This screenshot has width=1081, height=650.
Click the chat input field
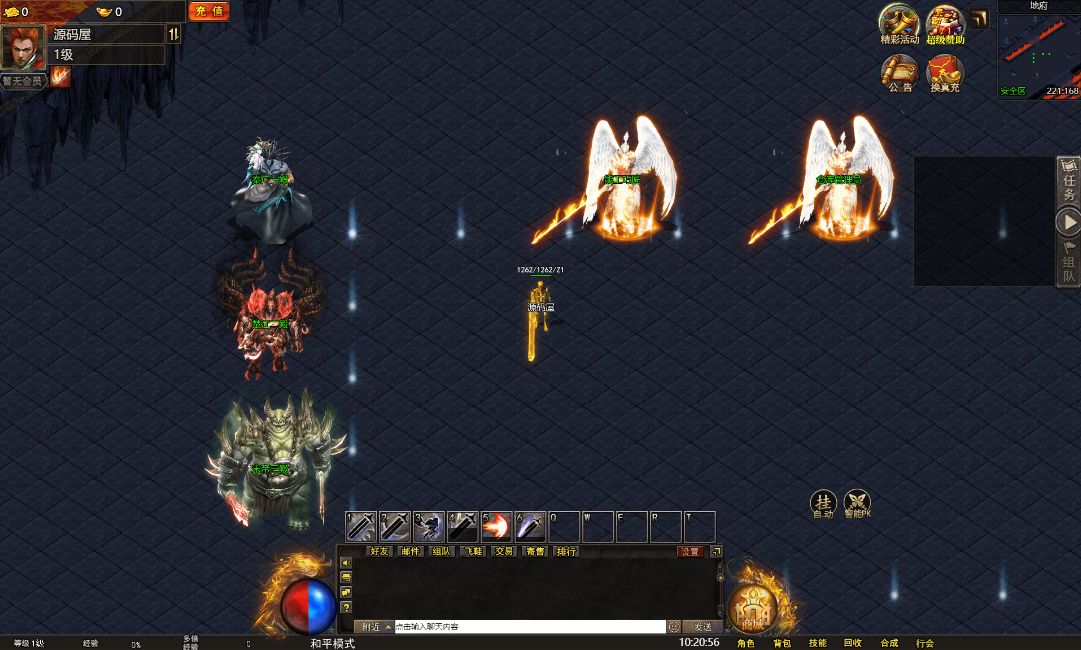point(530,627)
